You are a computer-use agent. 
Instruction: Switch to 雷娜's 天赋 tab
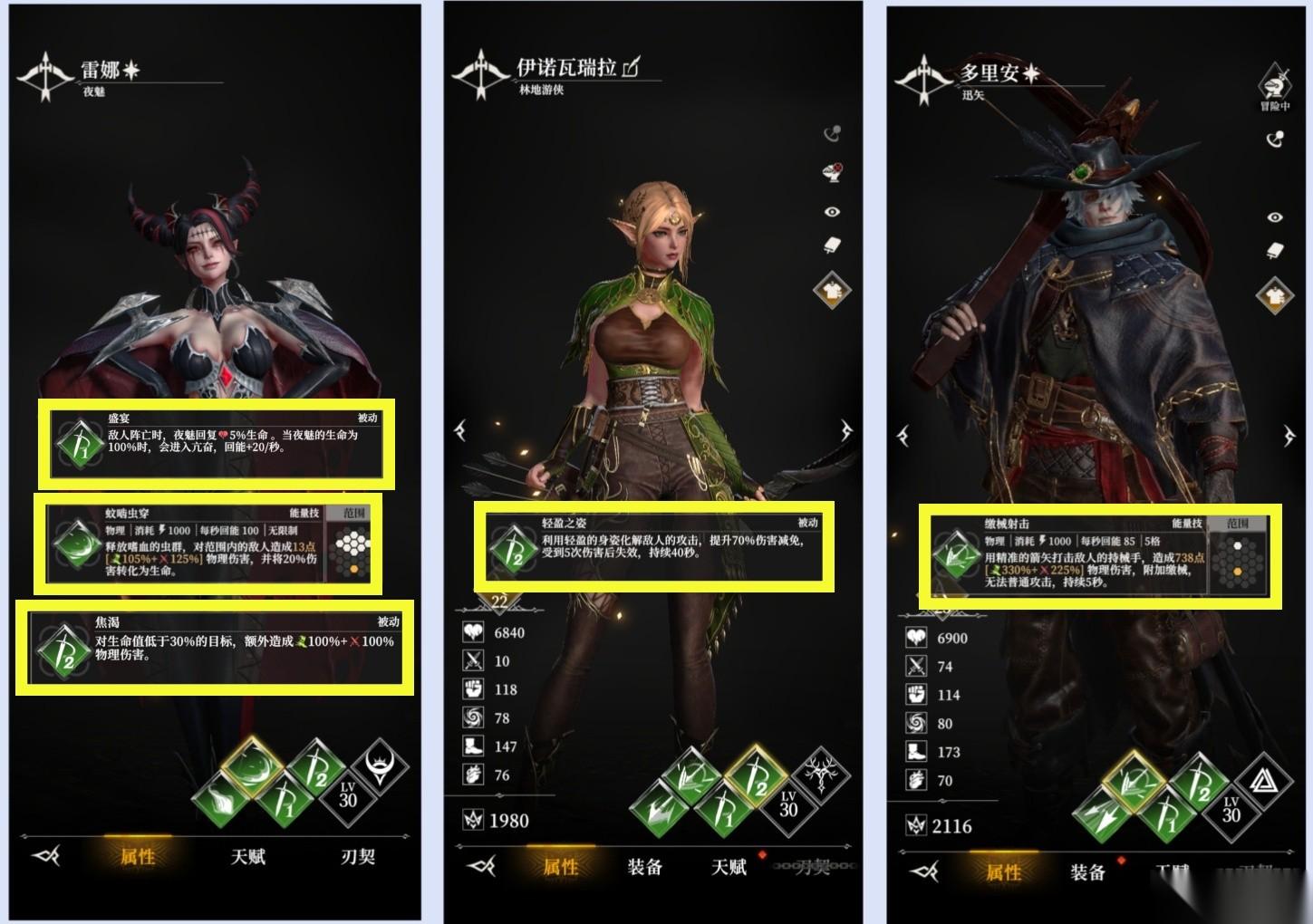(247, 856)
